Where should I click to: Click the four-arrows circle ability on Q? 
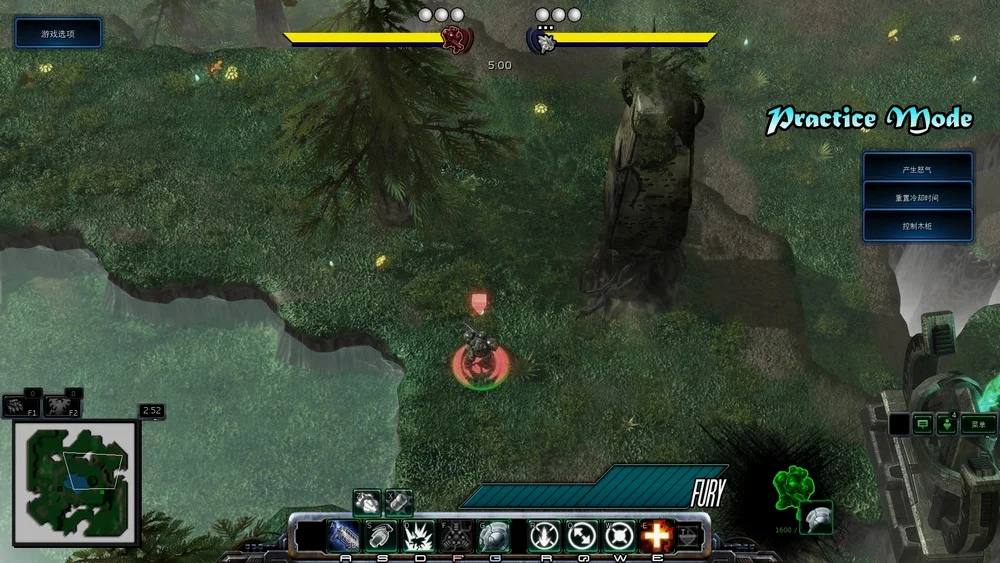tap(580, 536)
